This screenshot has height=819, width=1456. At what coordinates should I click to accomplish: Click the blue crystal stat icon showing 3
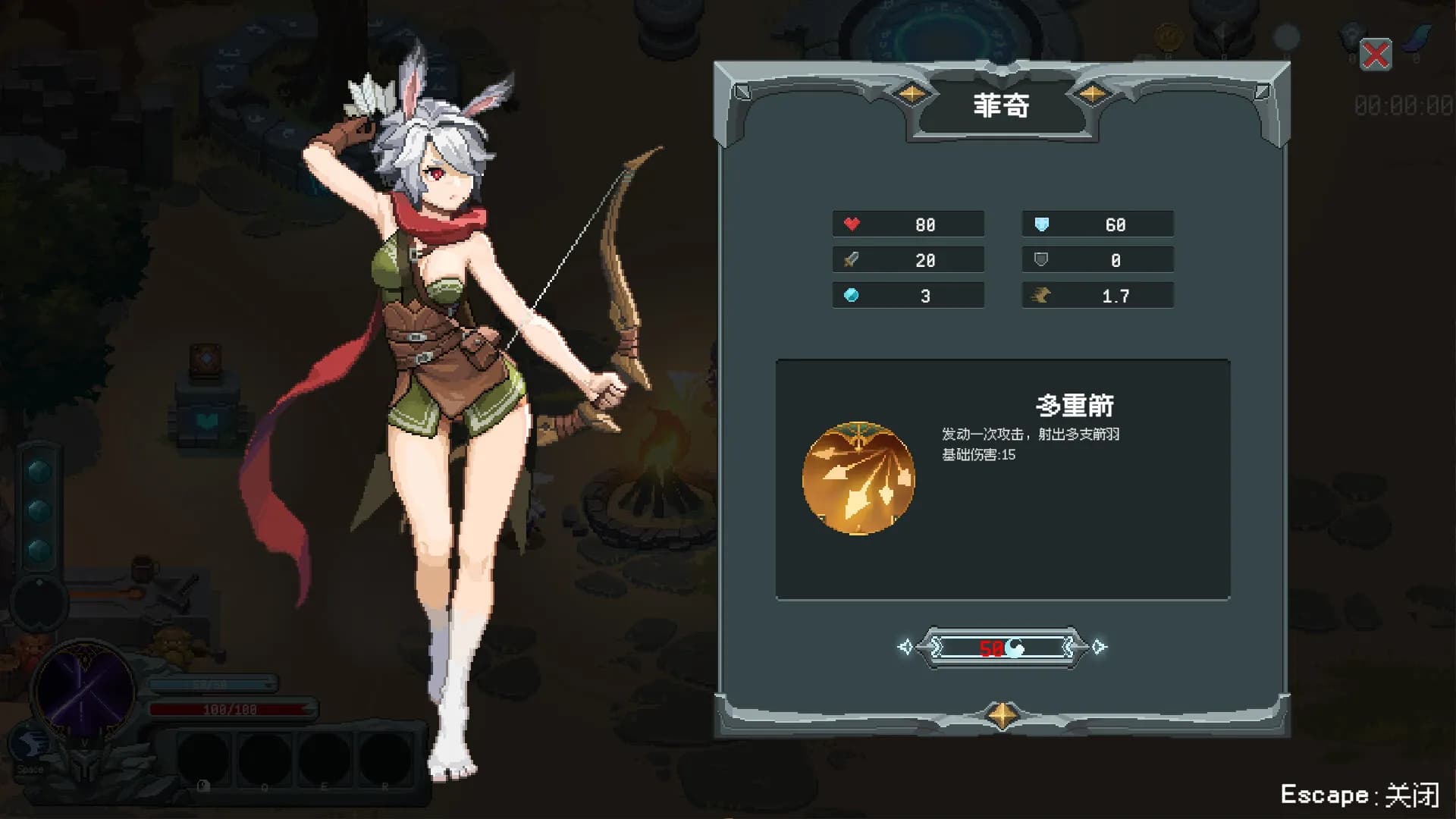click(x=852, y=295)
